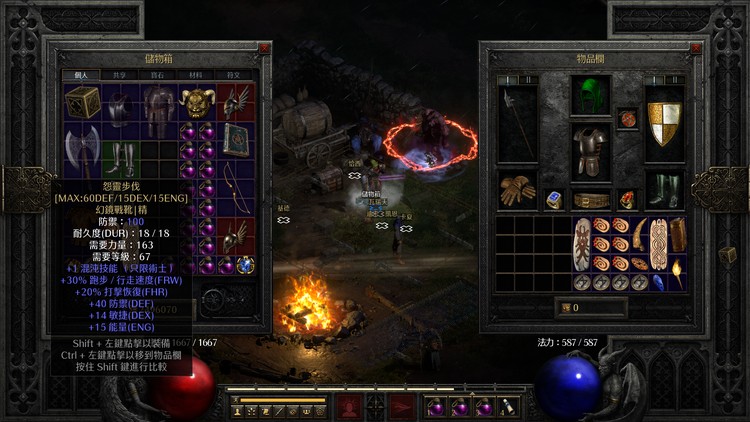Select the equipped green hood helmet
Screen dimensions: 750x422
point(591,97)
